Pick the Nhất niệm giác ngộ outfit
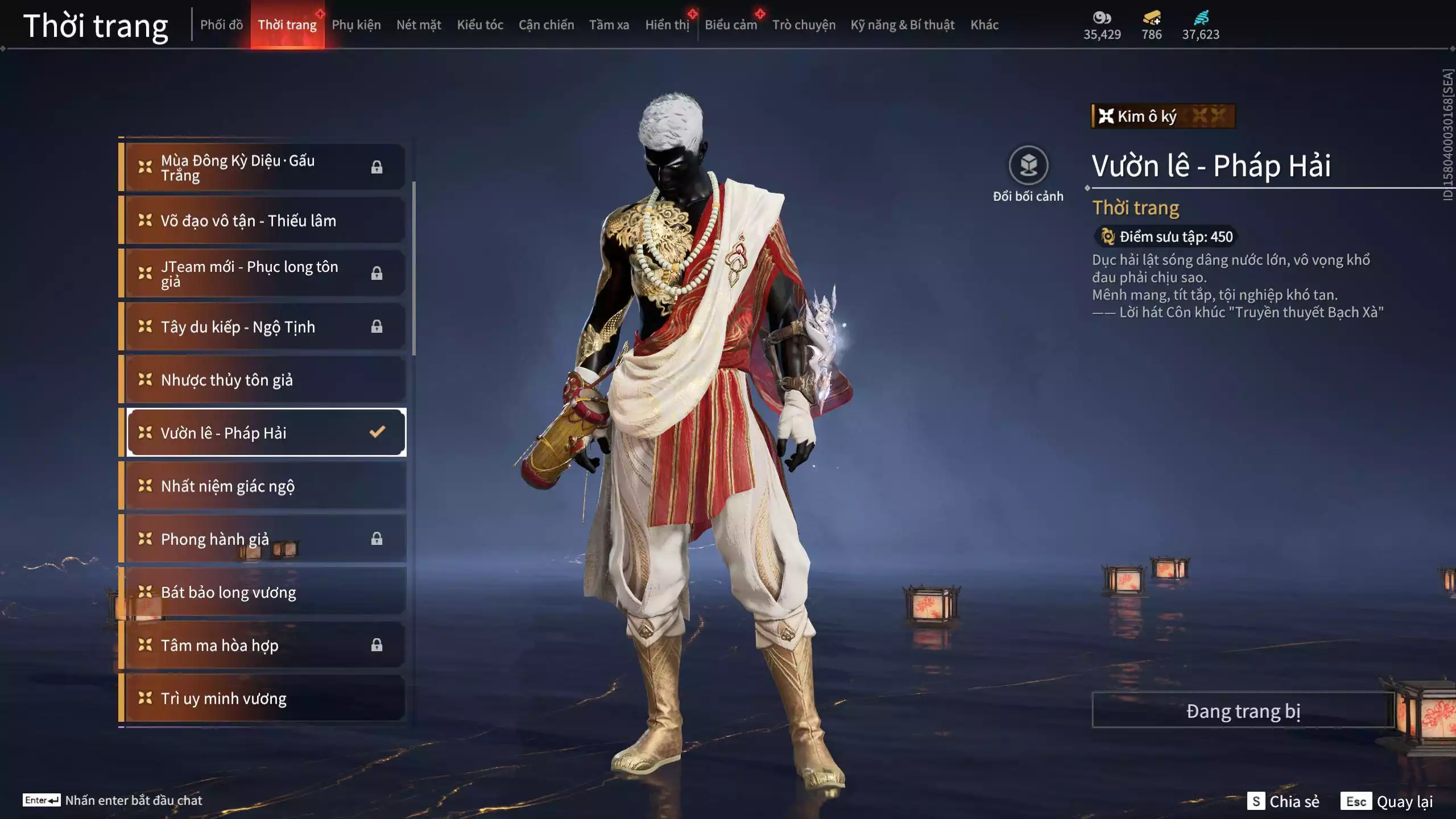Image resolution: width=1456 pixels, height=819 pixels. click(265, 486)
